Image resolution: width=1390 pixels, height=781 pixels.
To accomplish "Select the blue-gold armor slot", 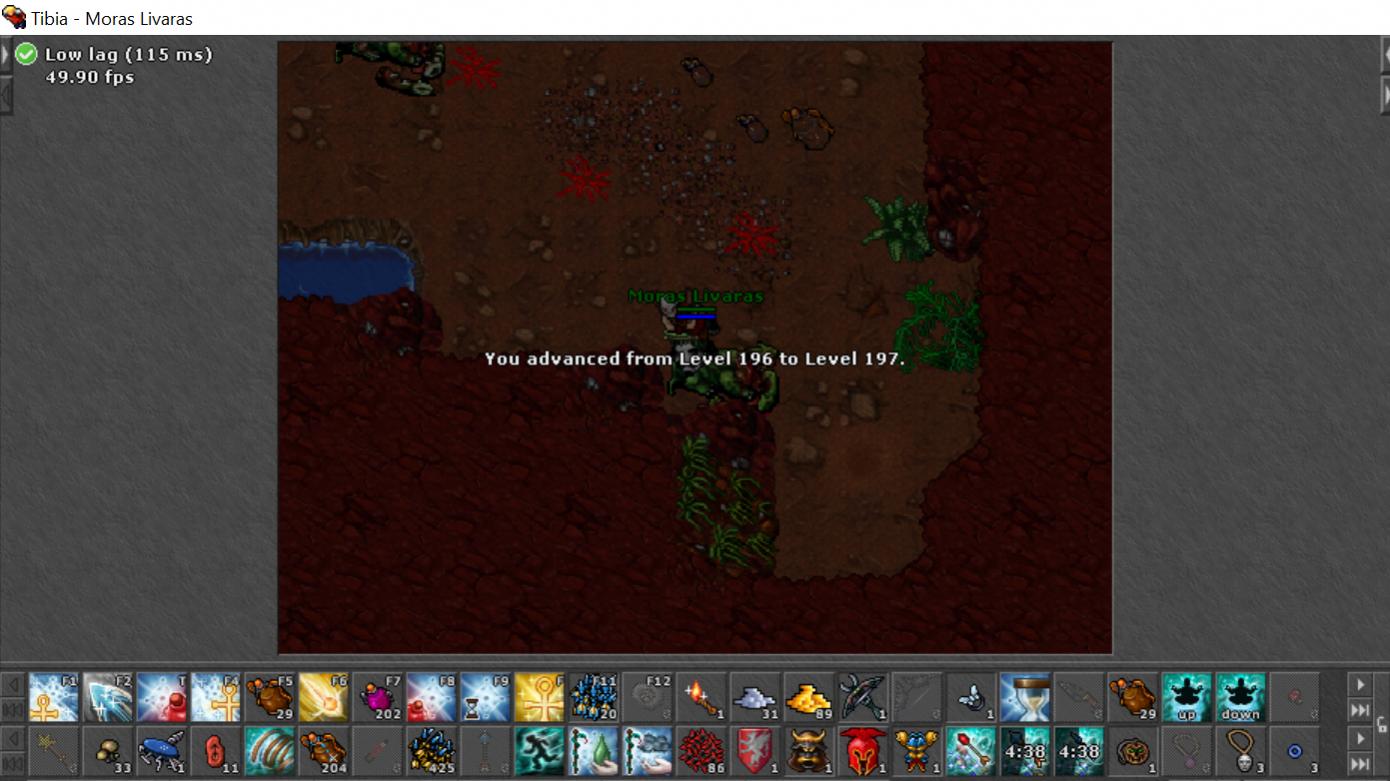I will click(x=918, y=751).
